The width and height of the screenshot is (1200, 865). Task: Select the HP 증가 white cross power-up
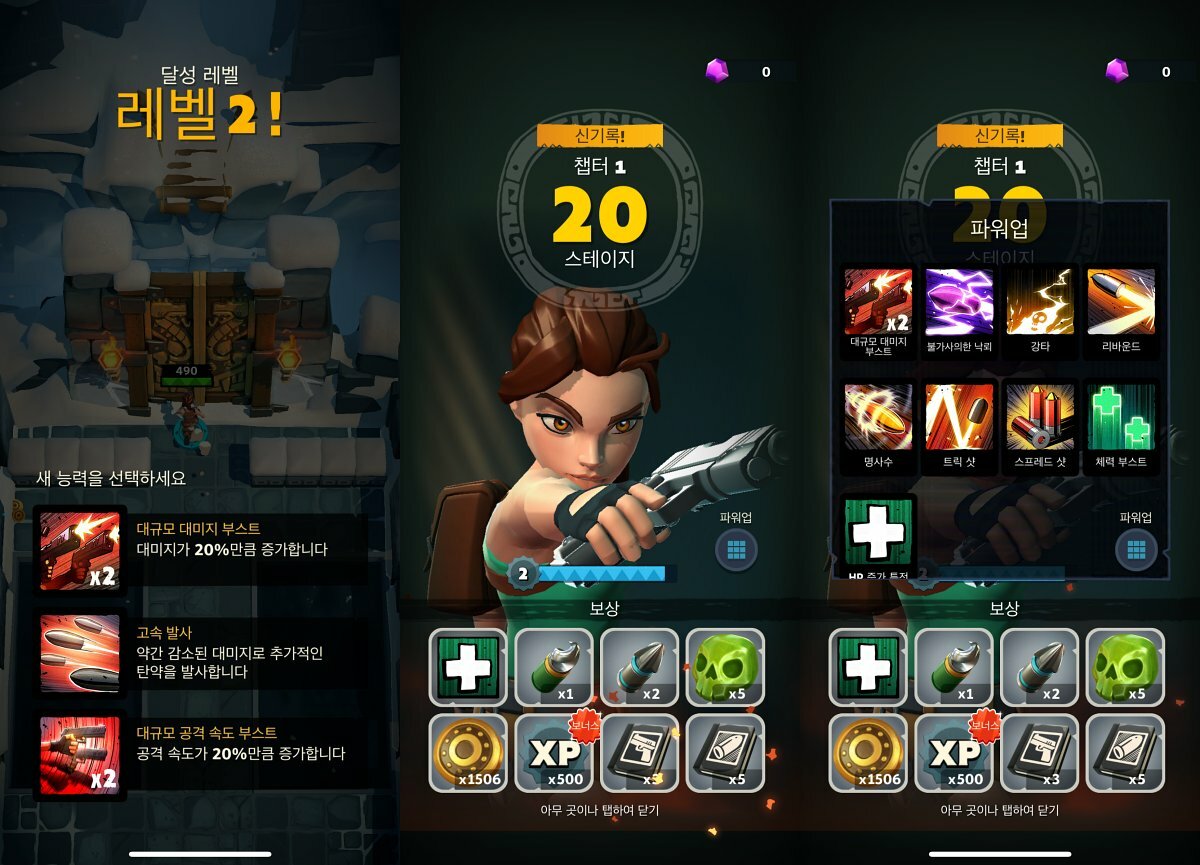pos(879,532)
